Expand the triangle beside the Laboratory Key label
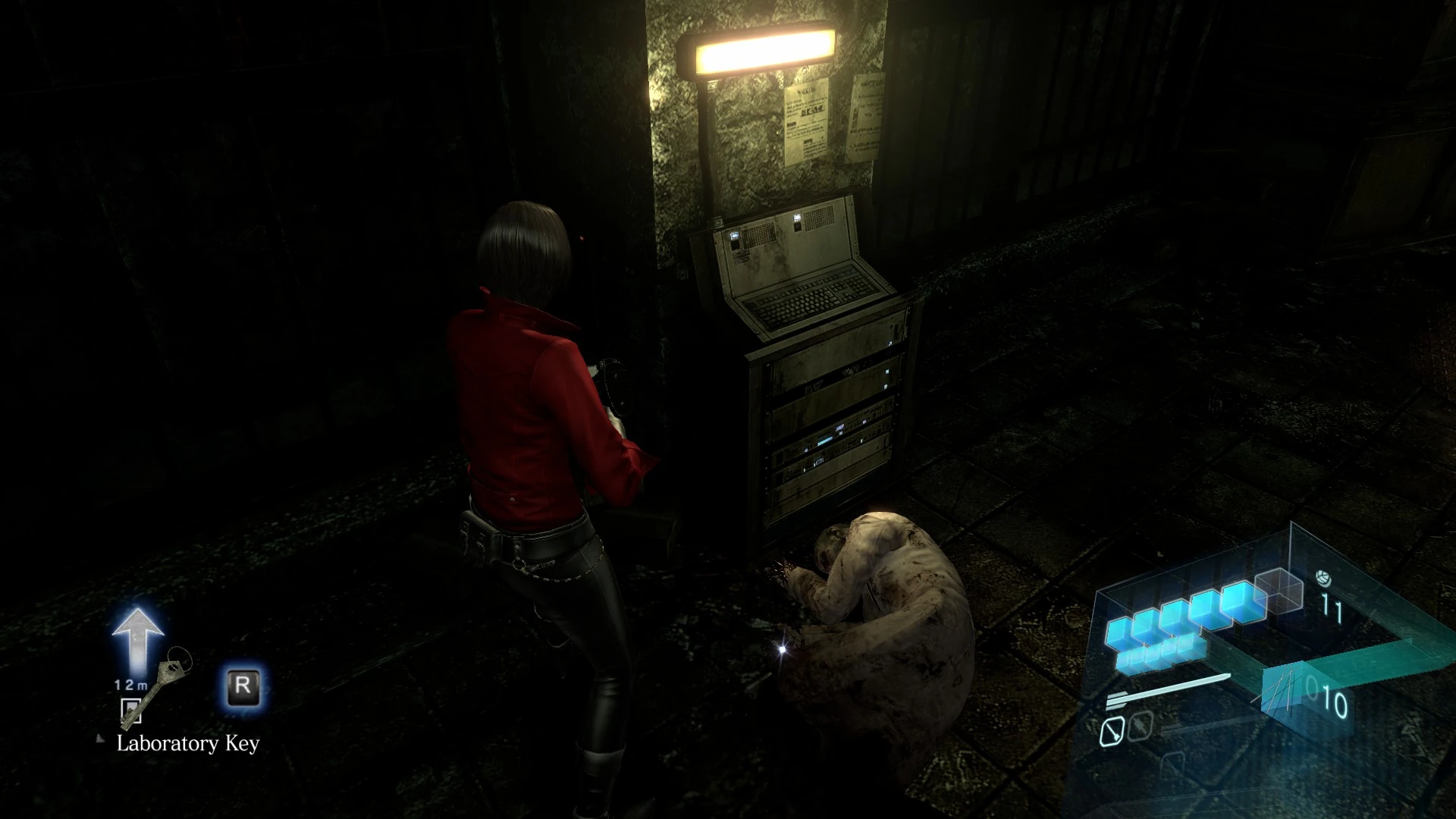 100,739
